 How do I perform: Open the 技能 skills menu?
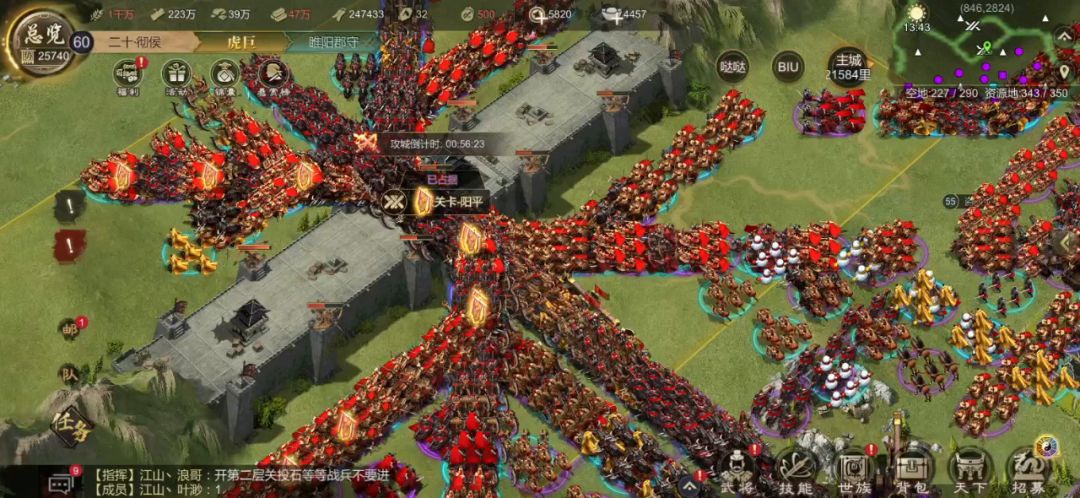[x=796, y=470]
